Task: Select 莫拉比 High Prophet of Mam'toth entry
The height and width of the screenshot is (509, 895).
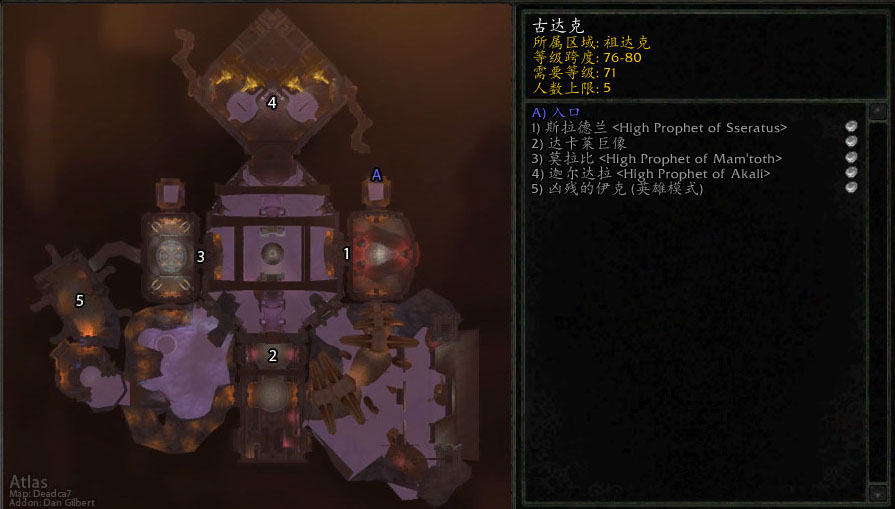Action: click(x=657, y=158)
